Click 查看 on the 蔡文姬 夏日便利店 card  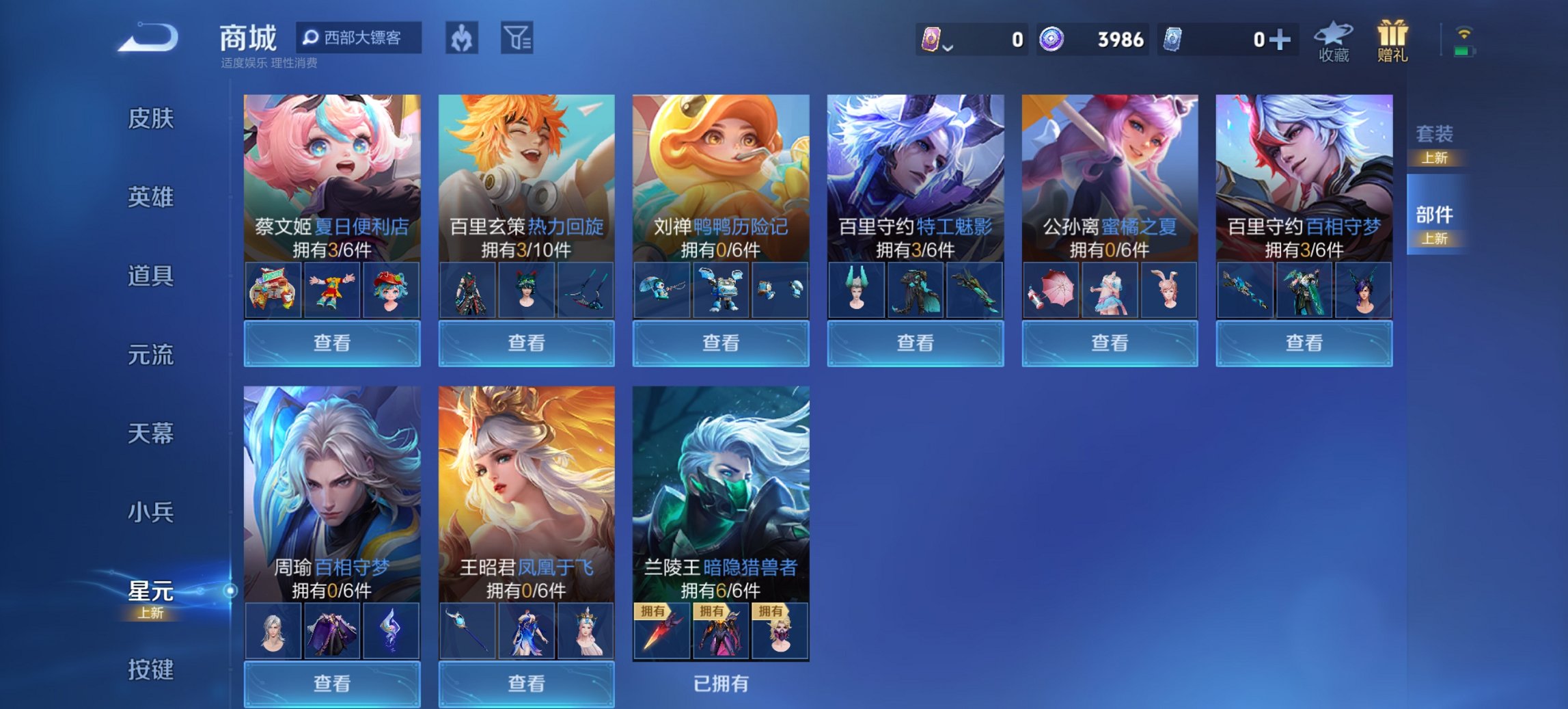click(331, 343)
